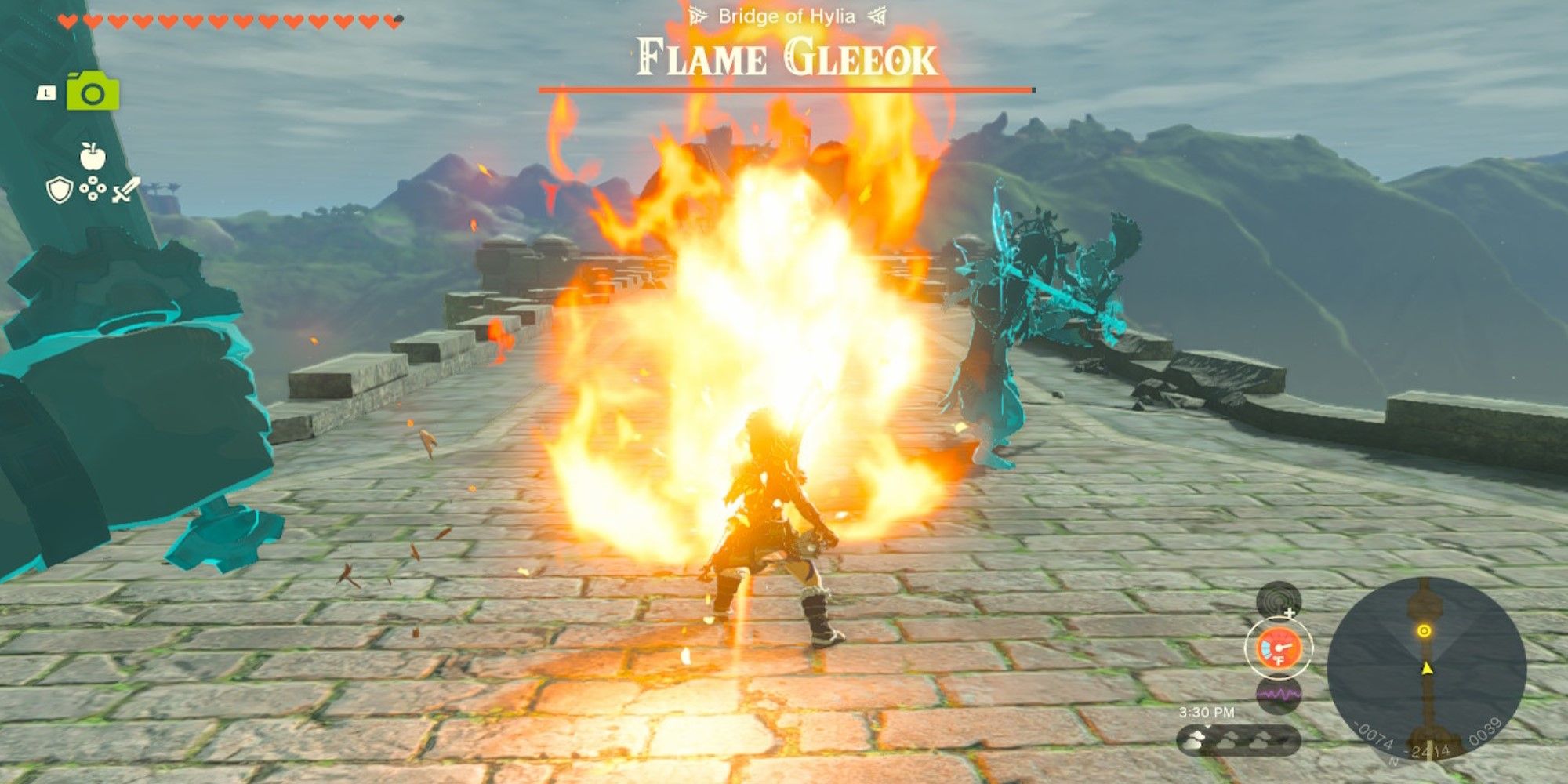
Task: Open the arrow below the 3:30 PM clock
Action: point(1208,724)
